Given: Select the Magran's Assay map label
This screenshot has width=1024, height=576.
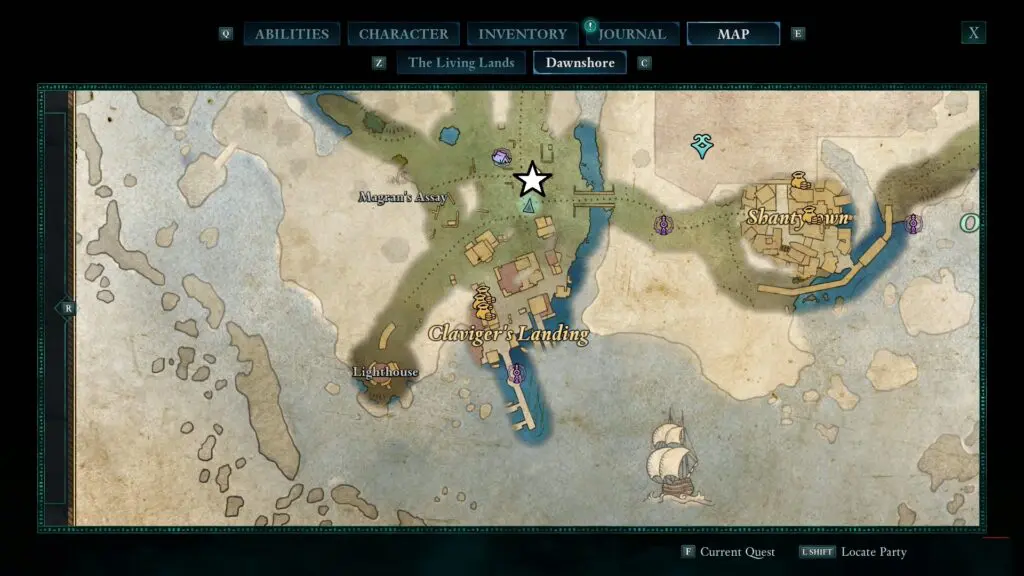Looking at the screenshot, I should pyautogui.click(x=402, y=197).
